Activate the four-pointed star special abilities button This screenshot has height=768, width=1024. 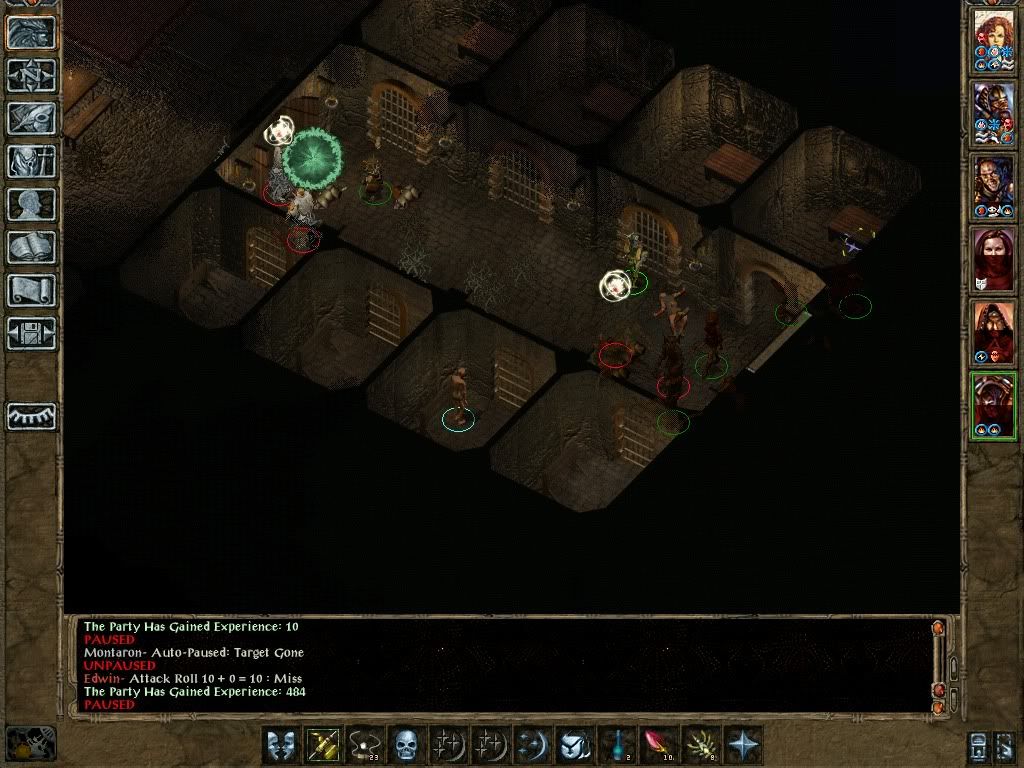[x=743, y=745]
